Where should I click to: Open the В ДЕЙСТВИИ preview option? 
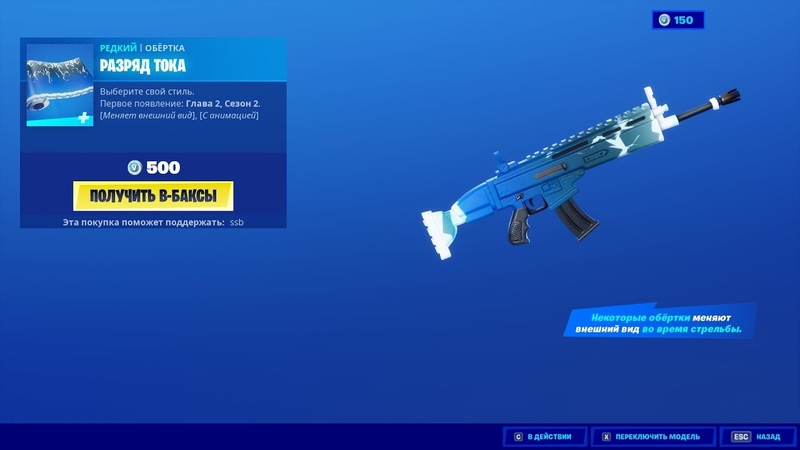(543, 436)
